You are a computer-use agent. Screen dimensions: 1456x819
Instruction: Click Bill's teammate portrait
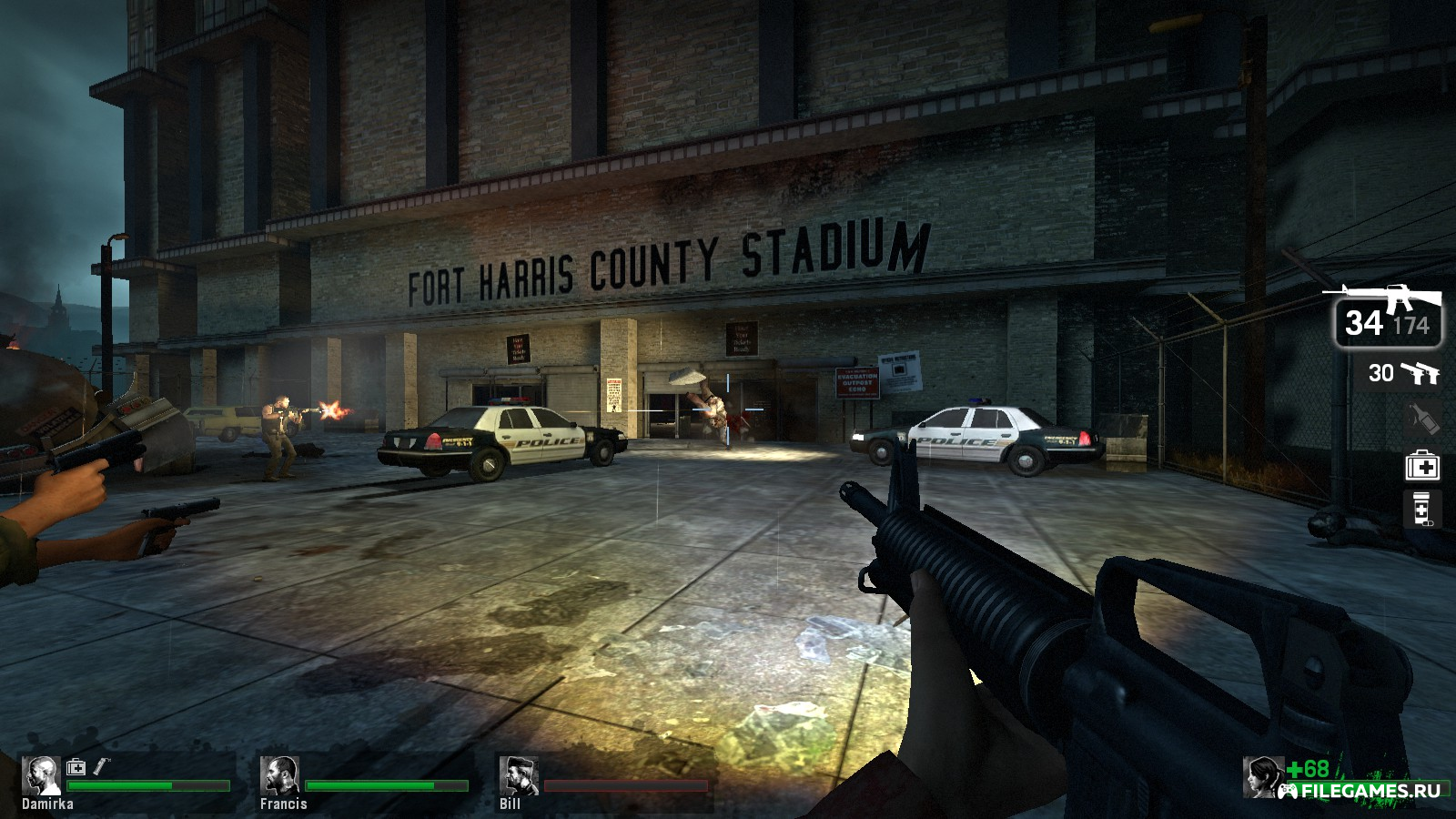coord(517,775)
